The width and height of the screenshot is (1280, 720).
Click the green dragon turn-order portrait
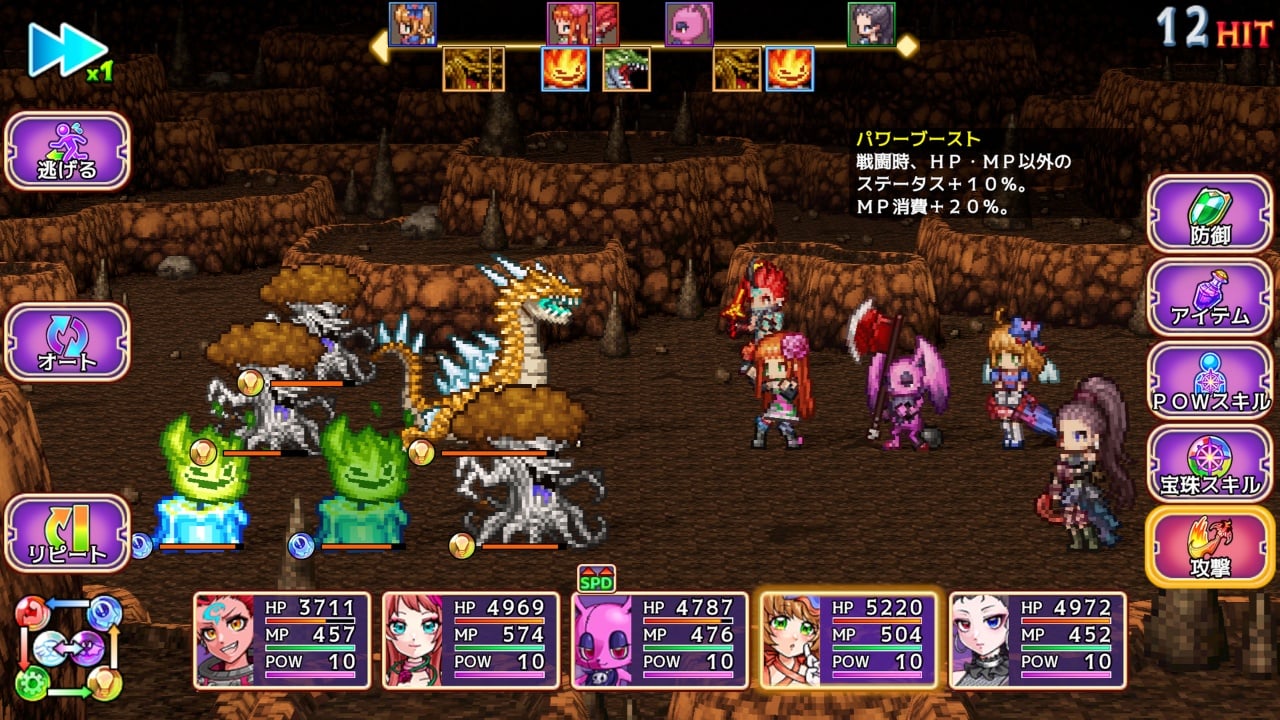coord(627,69)
